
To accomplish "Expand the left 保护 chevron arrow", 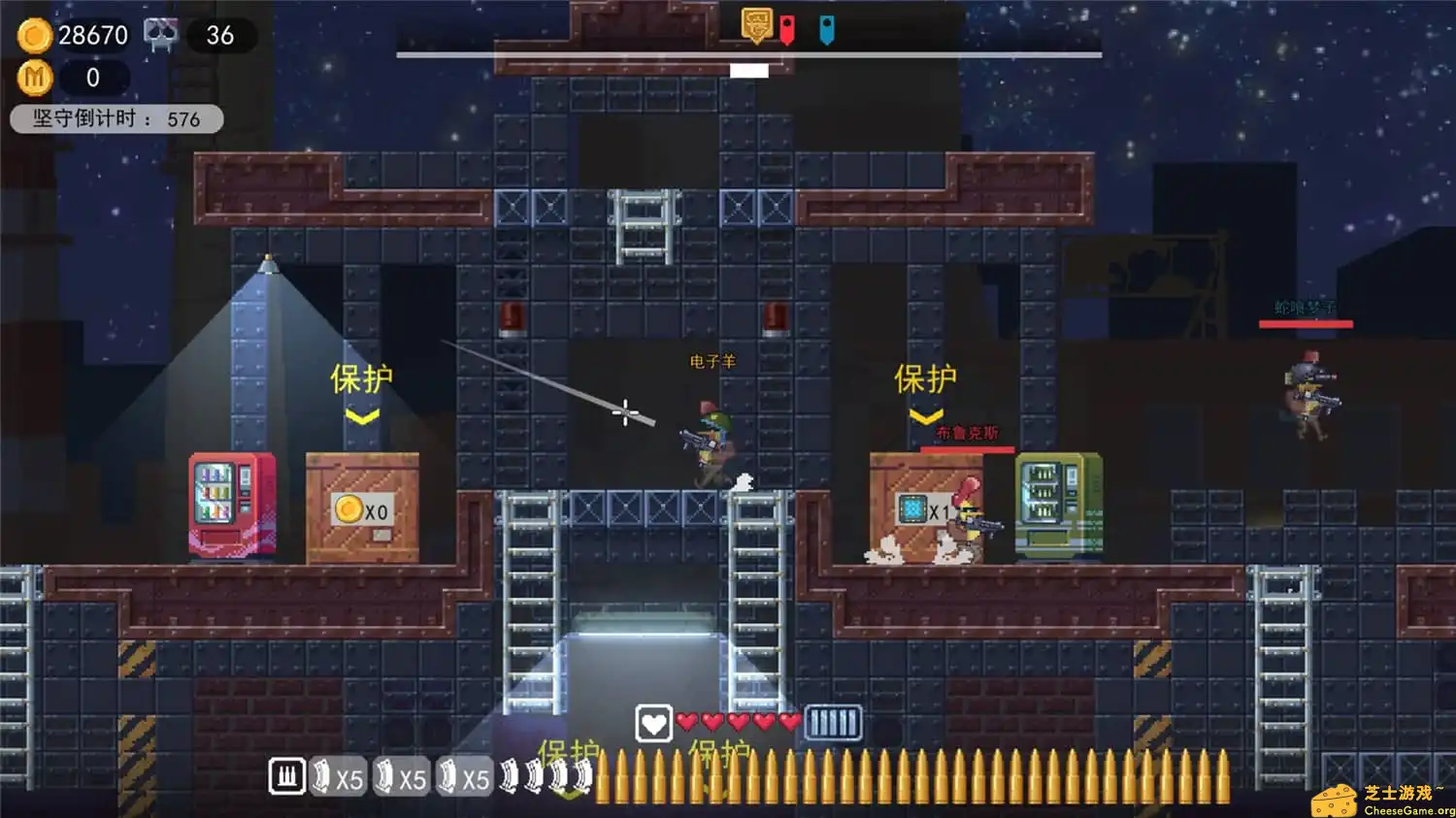I will pyautogui.click(x=363, y=415).
